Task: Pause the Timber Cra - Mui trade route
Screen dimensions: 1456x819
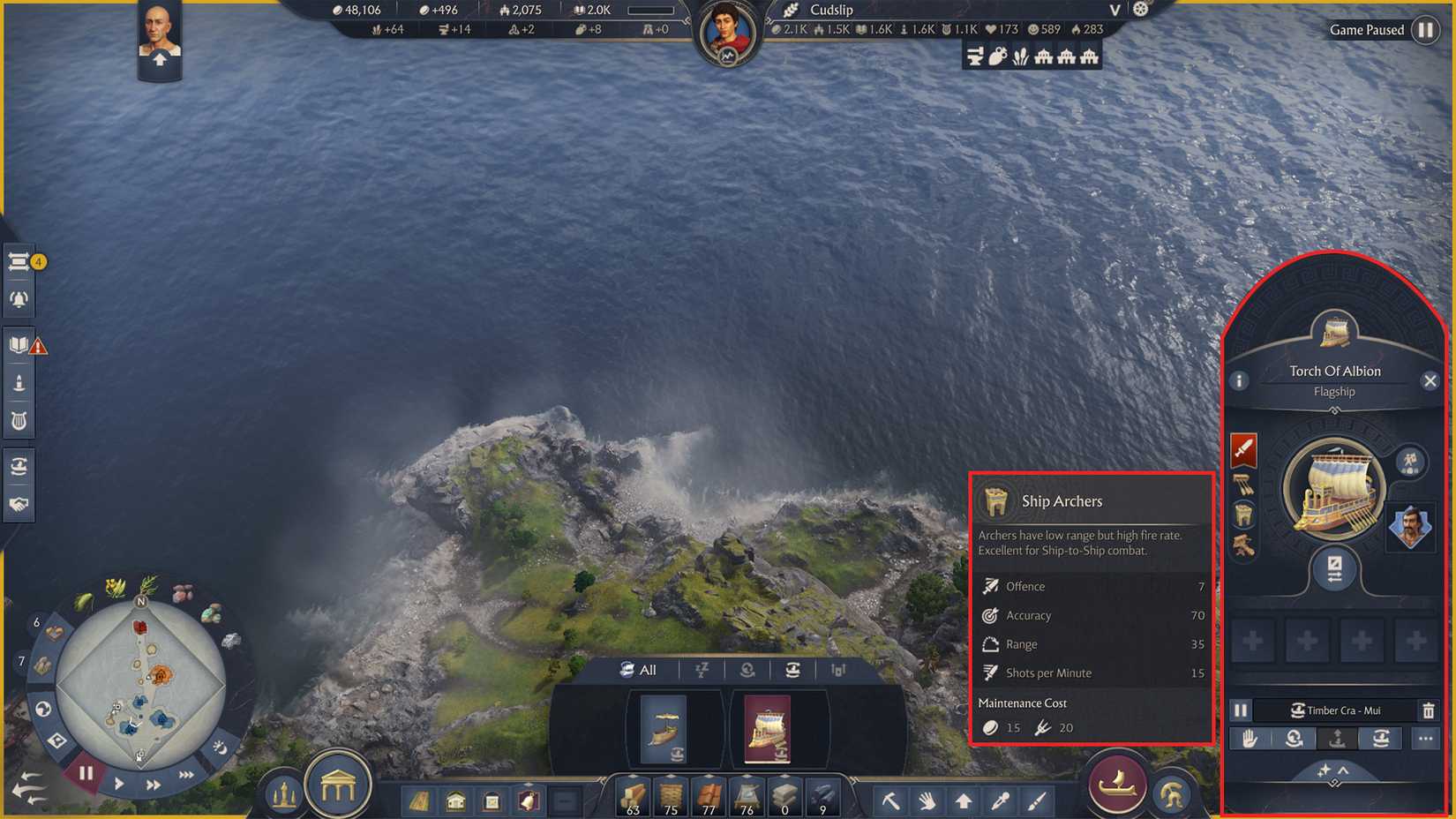Action: coord(1240,710)
